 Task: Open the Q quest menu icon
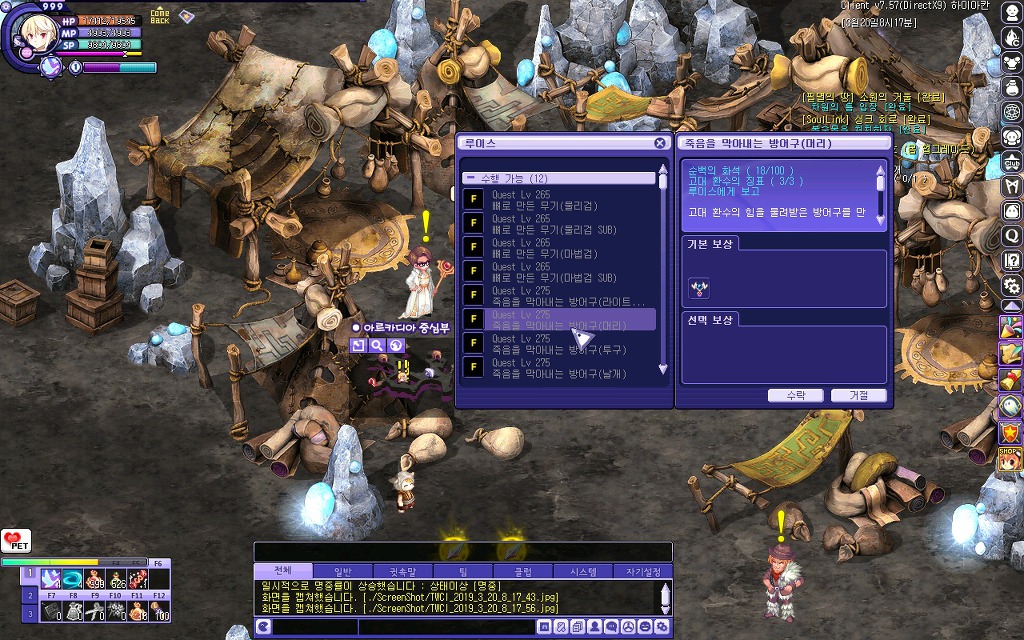pyautogui.click(x=1011, y=236)
